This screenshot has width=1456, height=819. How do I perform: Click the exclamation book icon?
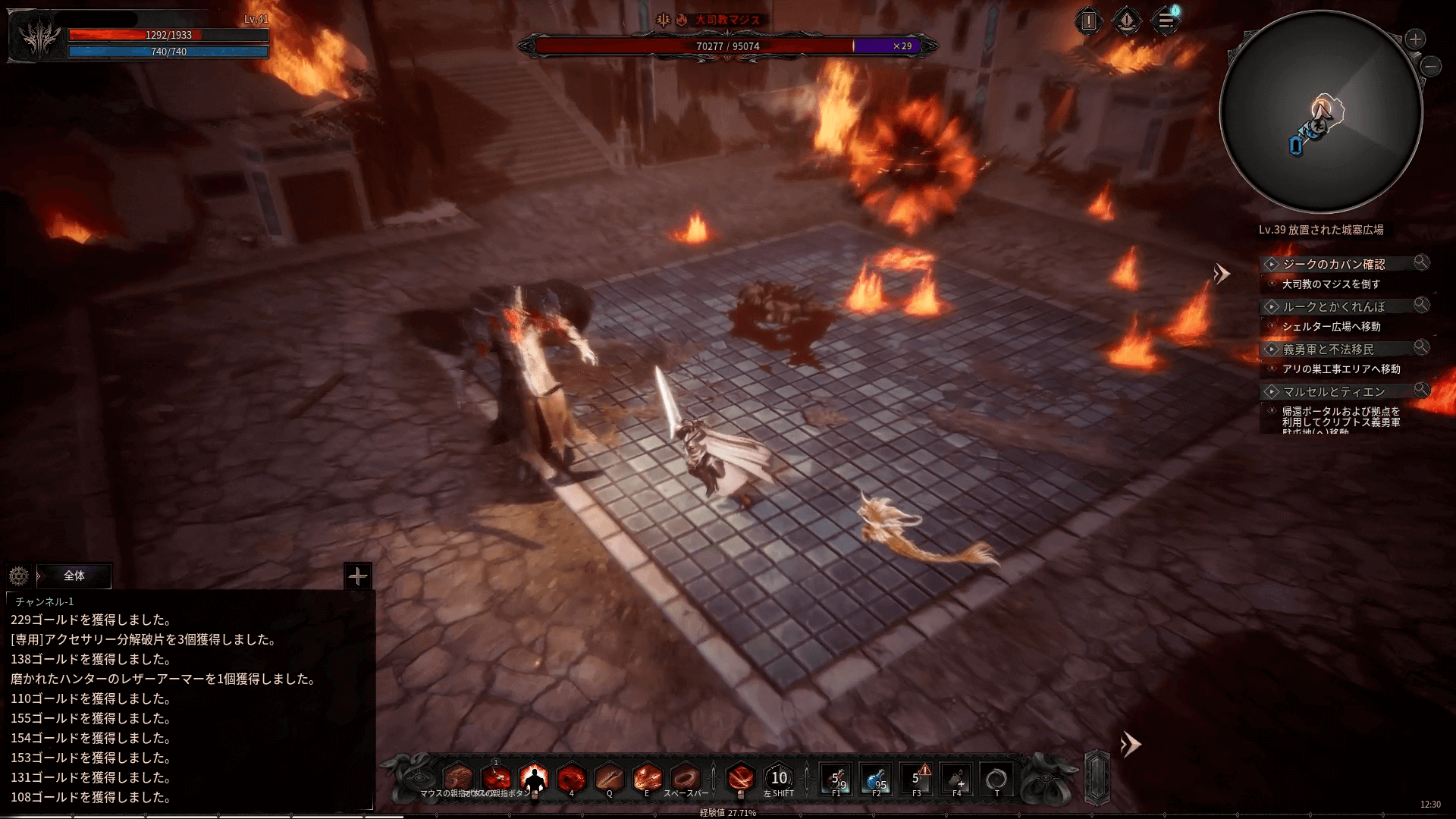coord(1089,20)
